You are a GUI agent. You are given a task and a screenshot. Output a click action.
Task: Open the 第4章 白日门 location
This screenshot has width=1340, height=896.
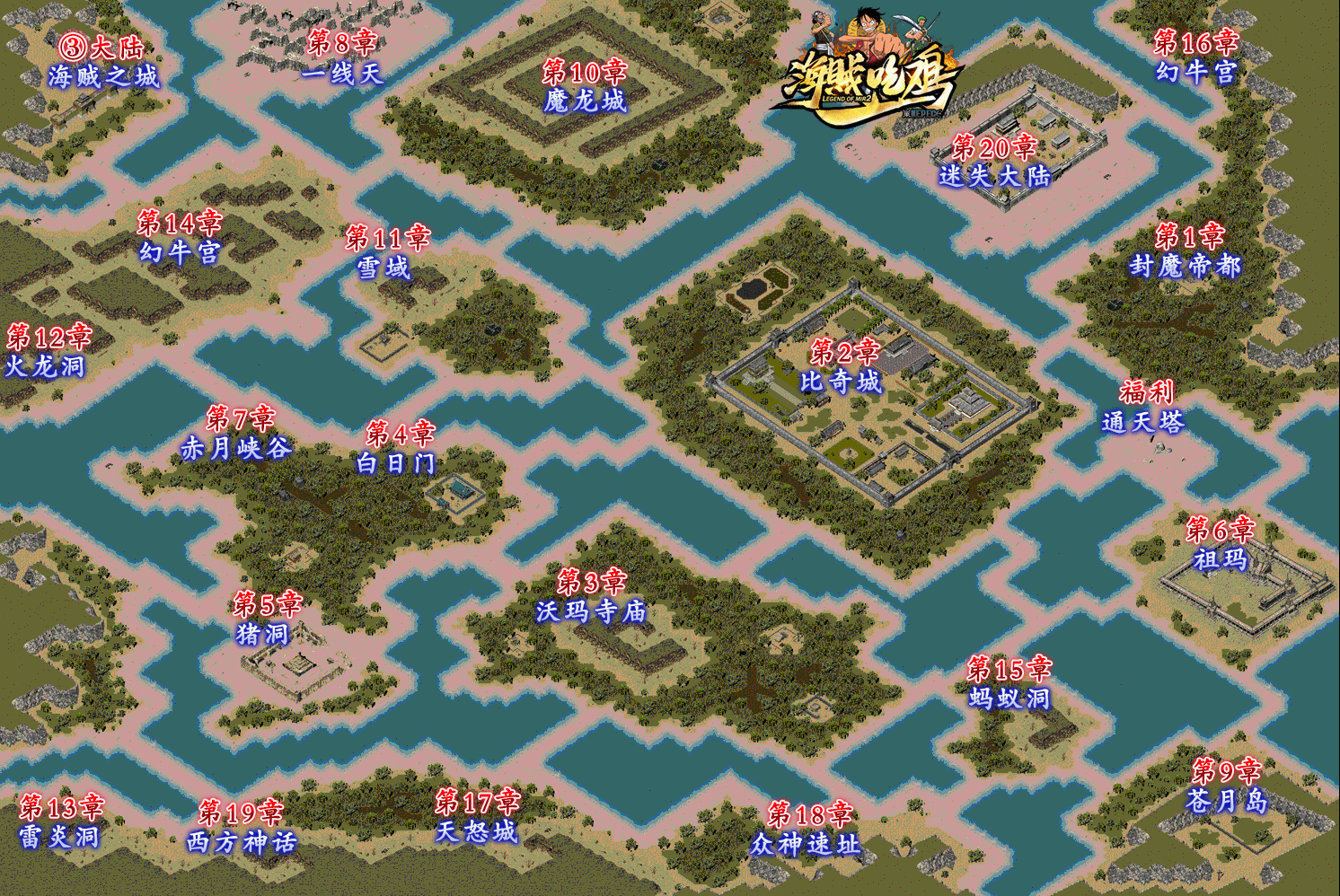(x=397, y=449)
